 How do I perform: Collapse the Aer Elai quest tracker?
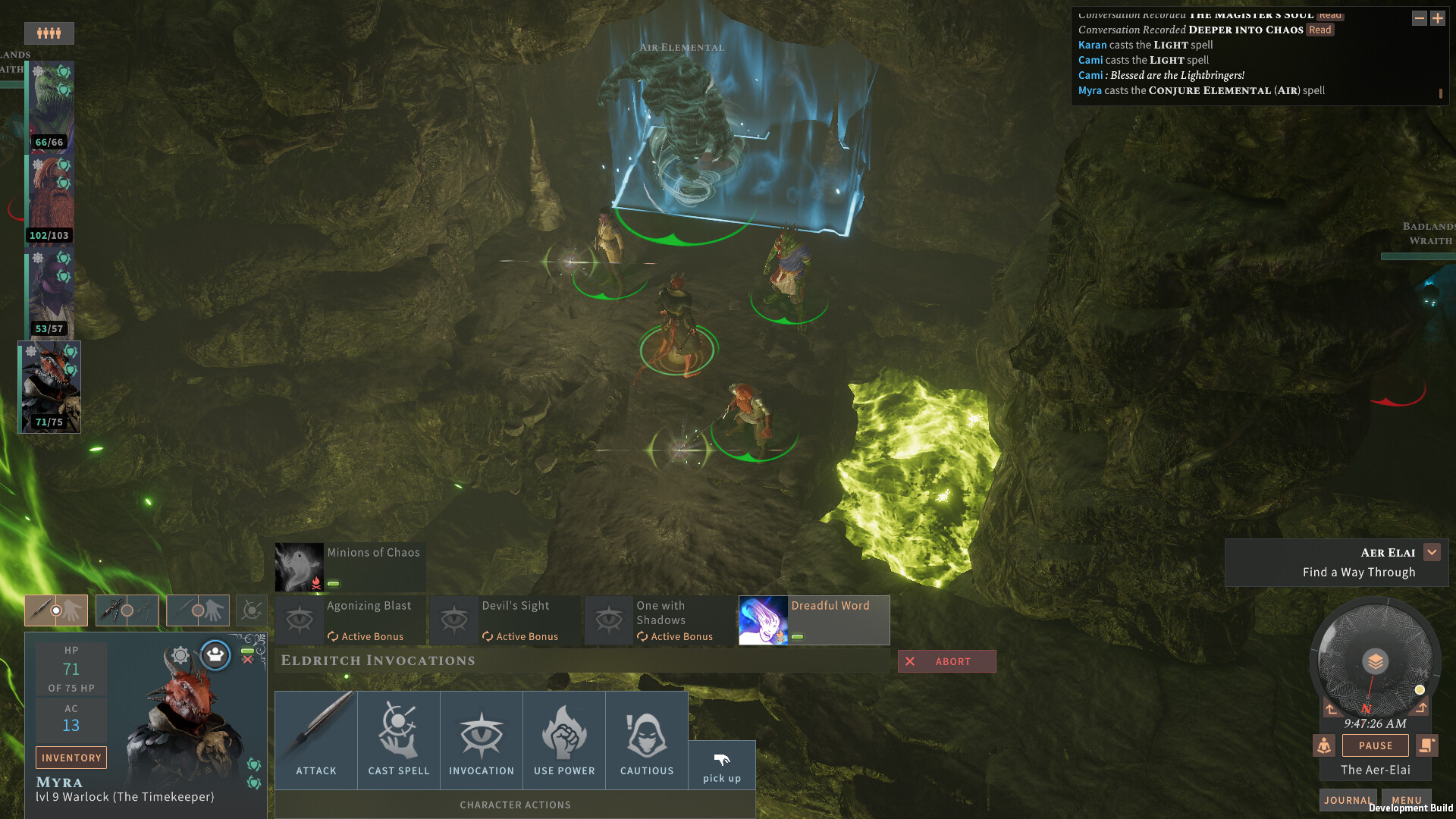[1432, 552]
